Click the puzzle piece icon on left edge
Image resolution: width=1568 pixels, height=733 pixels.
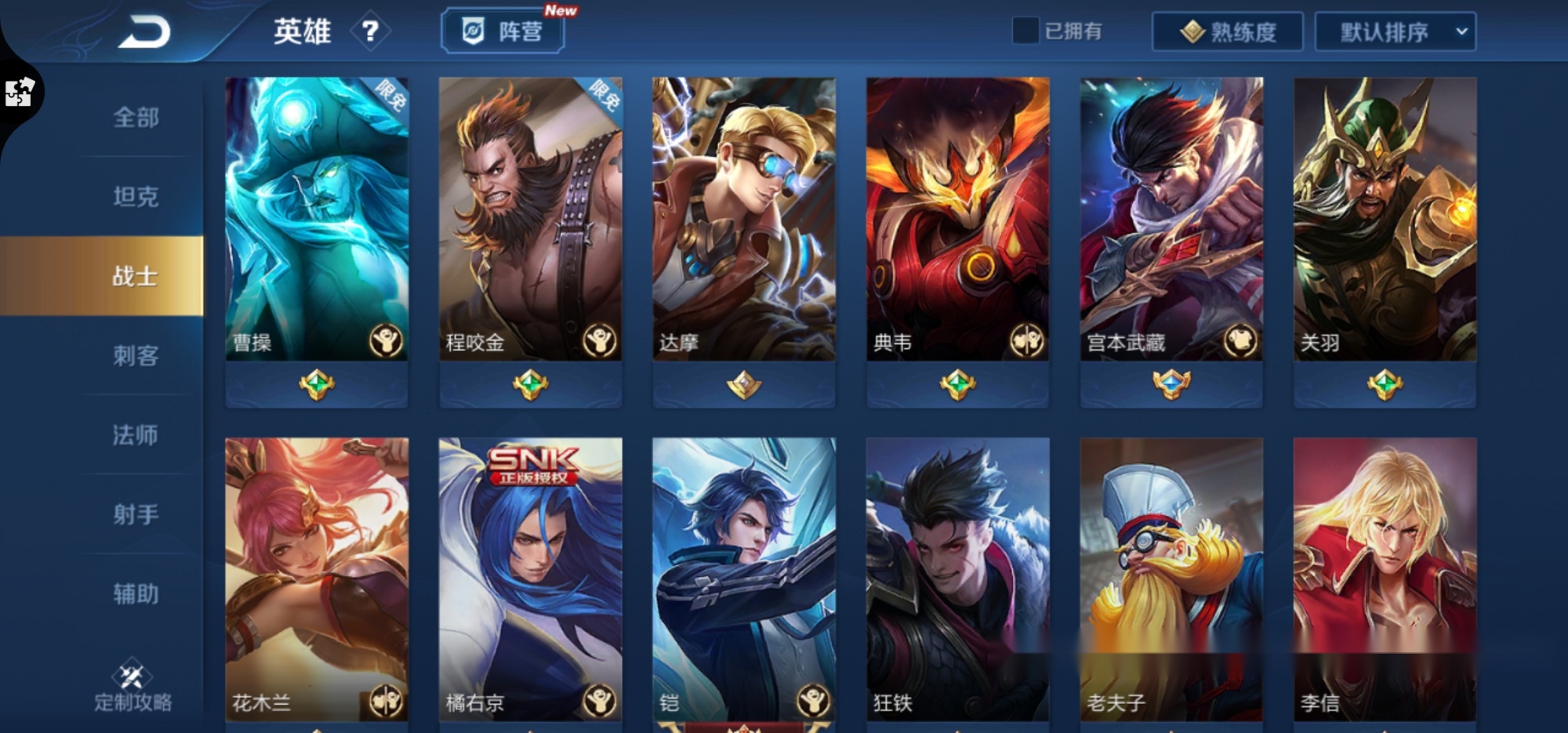(x=18, y=92)
